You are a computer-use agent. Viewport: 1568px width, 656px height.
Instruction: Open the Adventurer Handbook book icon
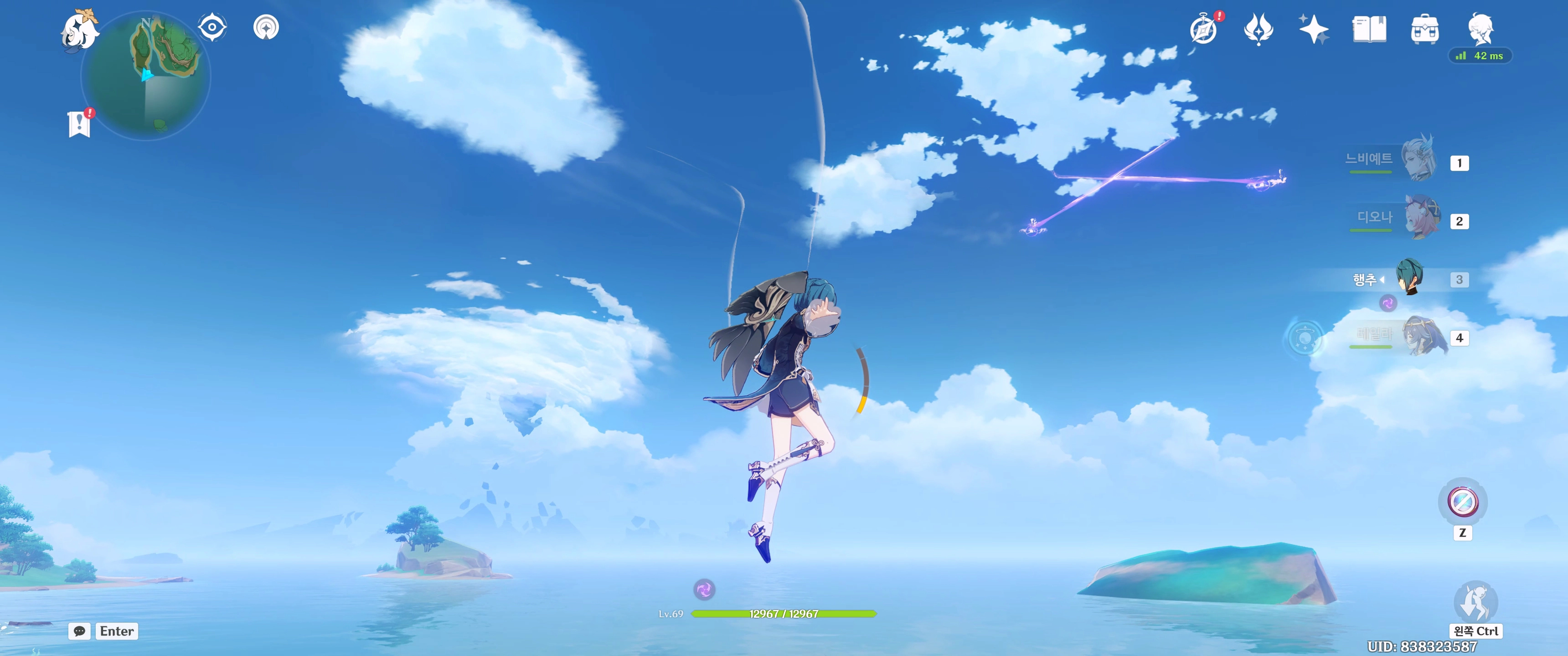coord(1369,29)
